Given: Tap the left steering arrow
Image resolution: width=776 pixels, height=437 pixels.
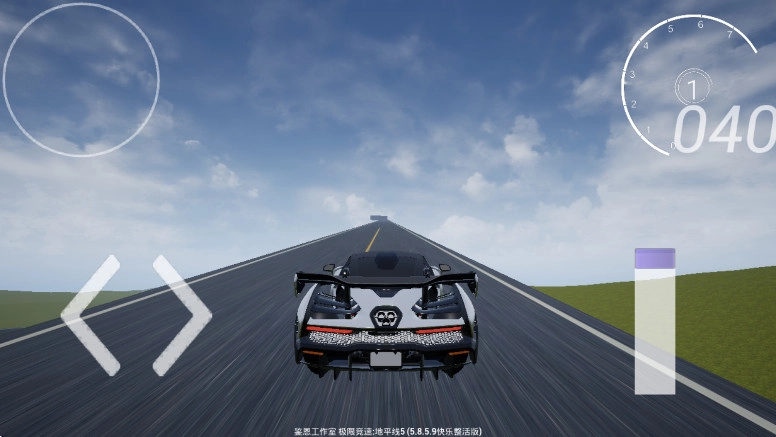Looking at the screenshot, I should coord(90,314).
